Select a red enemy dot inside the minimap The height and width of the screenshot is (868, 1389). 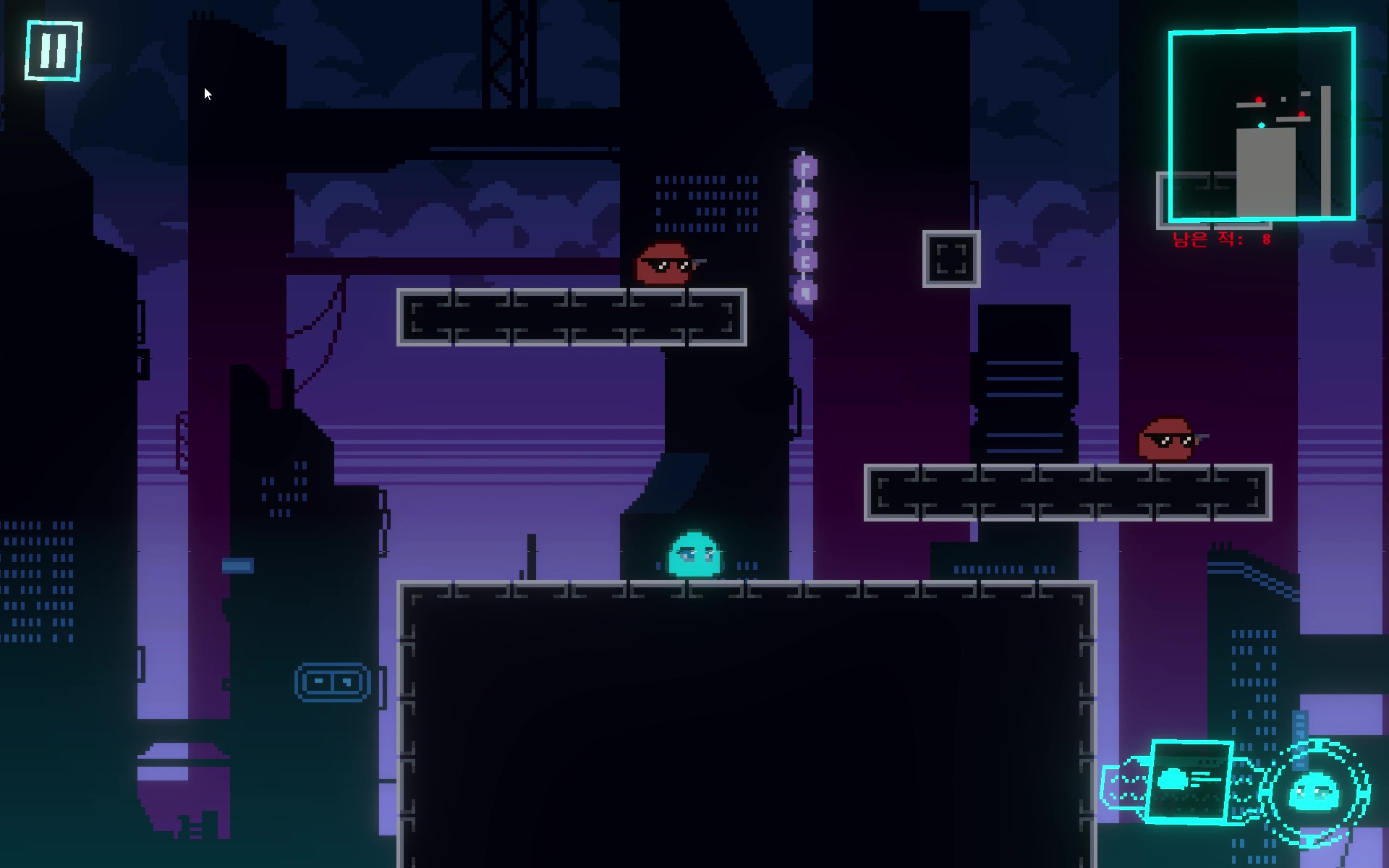tap(1257, 101)
